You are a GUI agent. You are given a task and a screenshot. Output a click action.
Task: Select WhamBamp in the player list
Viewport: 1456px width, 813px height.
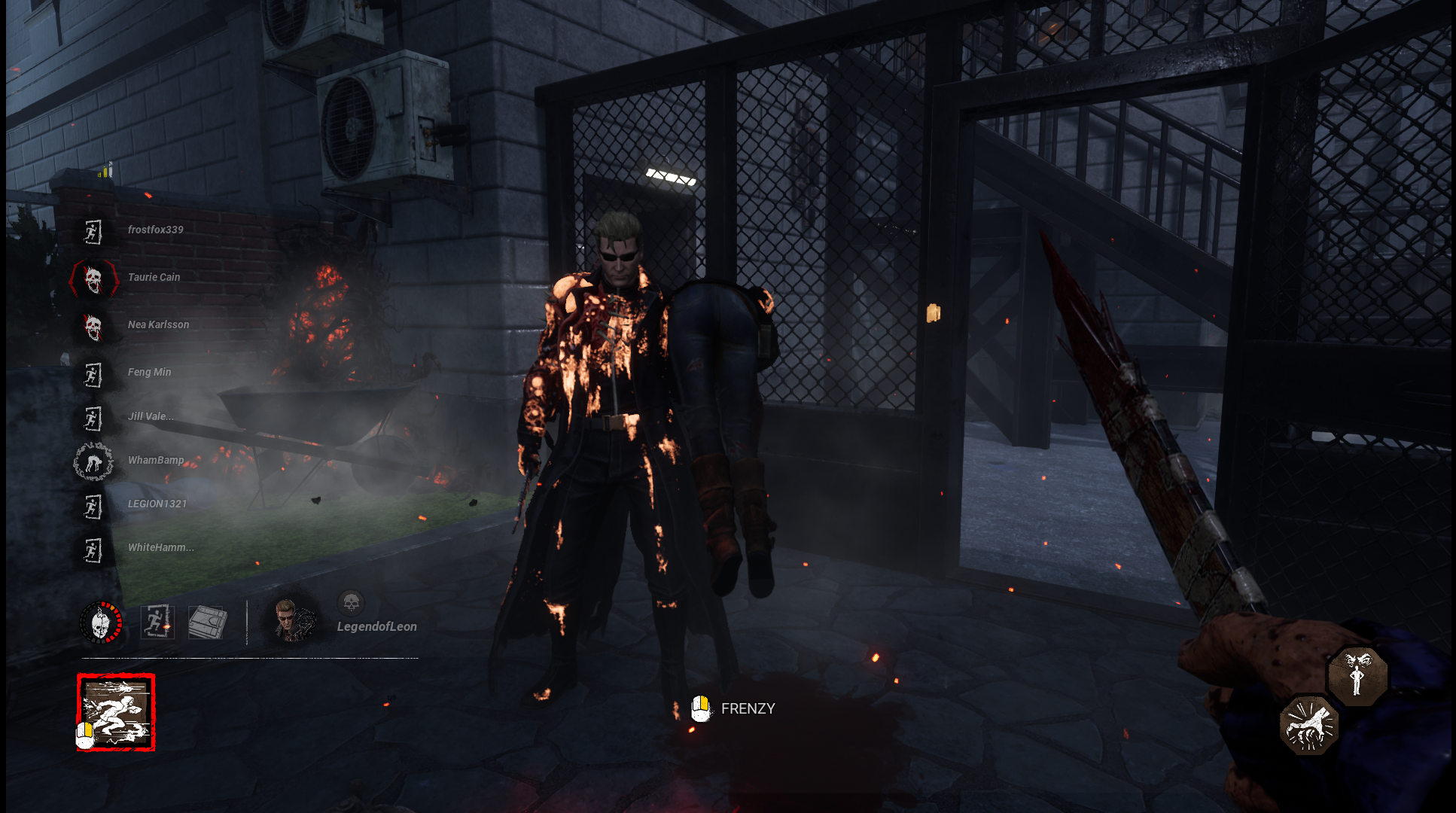click(x=156, y=460)
